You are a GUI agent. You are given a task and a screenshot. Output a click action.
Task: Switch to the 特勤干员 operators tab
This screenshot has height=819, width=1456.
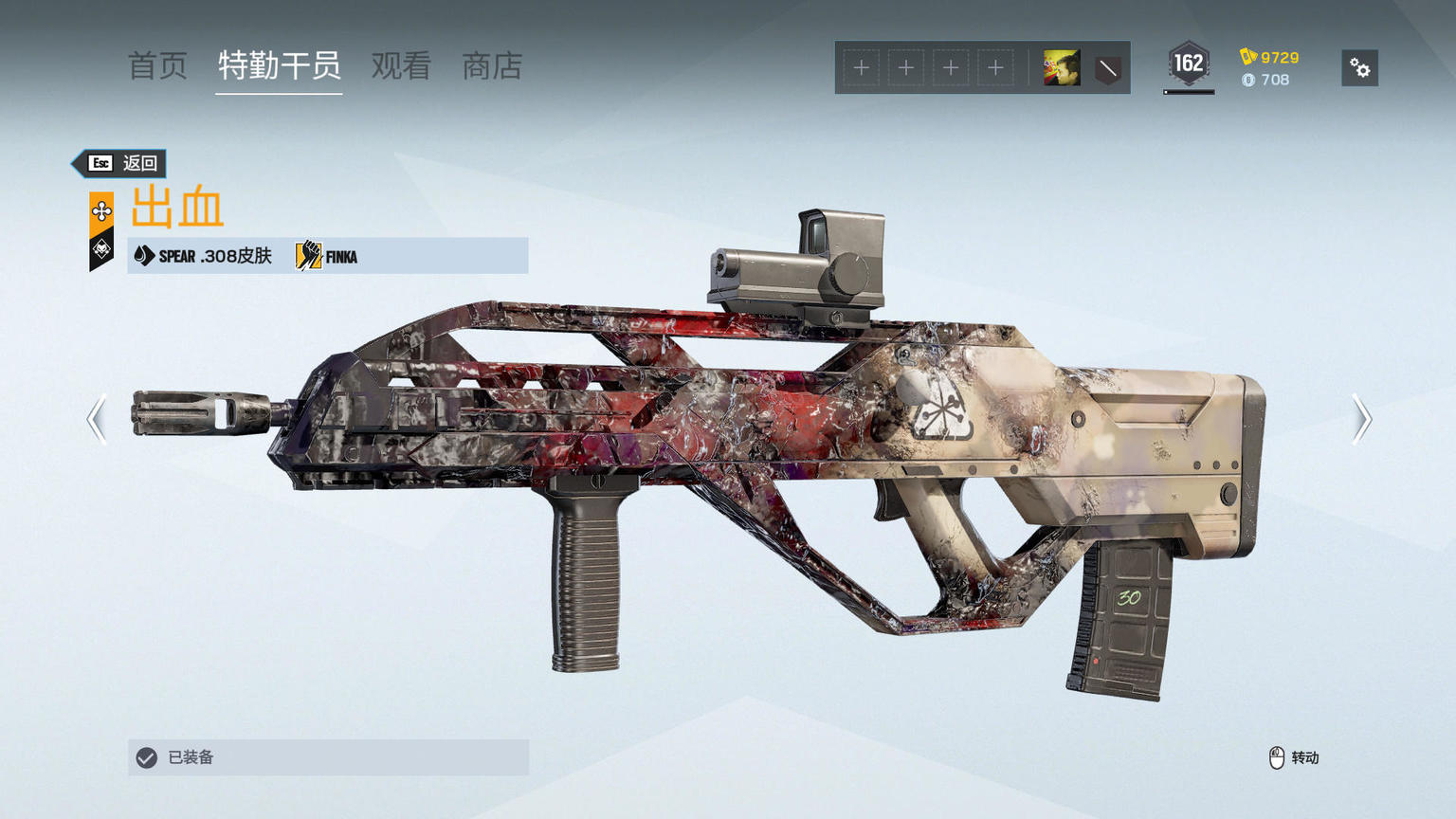tap(279, 66)
